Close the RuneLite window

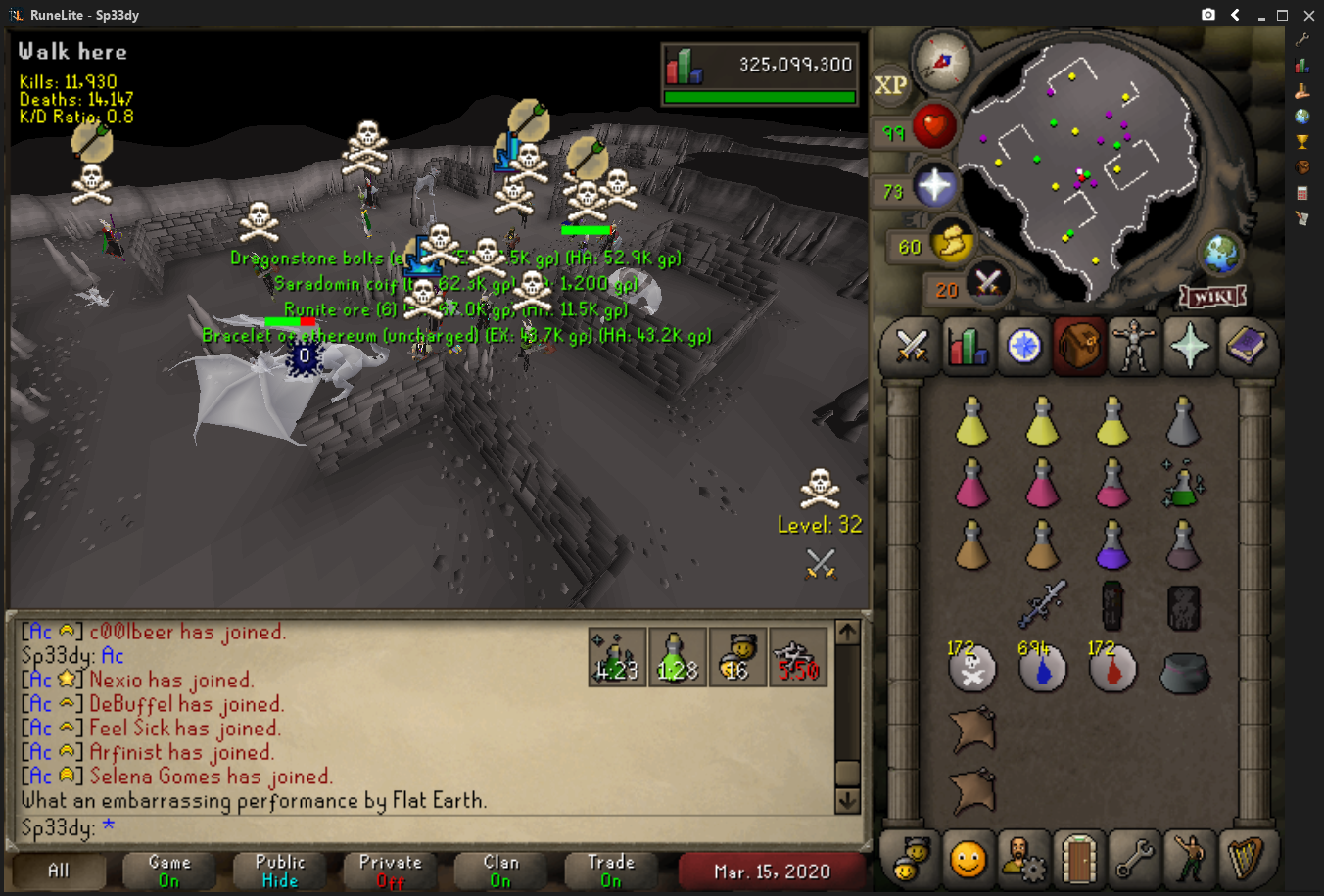pyautogui.click(x=1308, y=15)
